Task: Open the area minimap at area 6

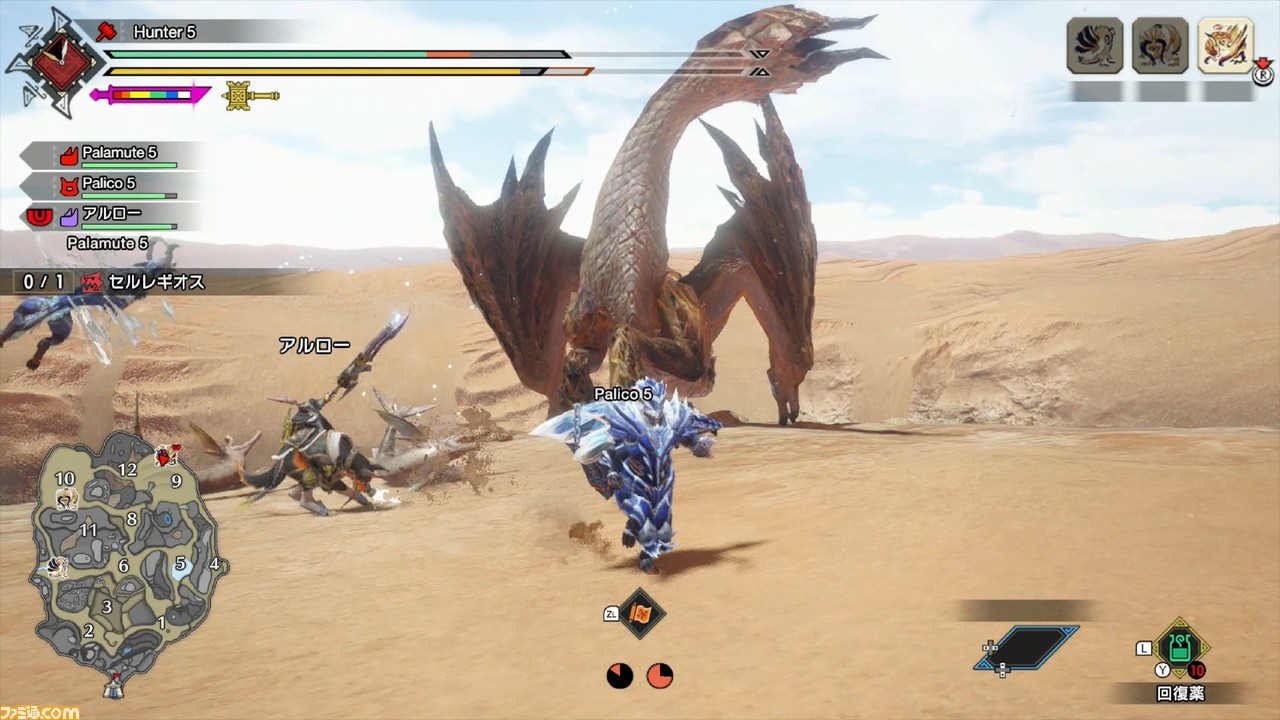Action: (123, 566)
